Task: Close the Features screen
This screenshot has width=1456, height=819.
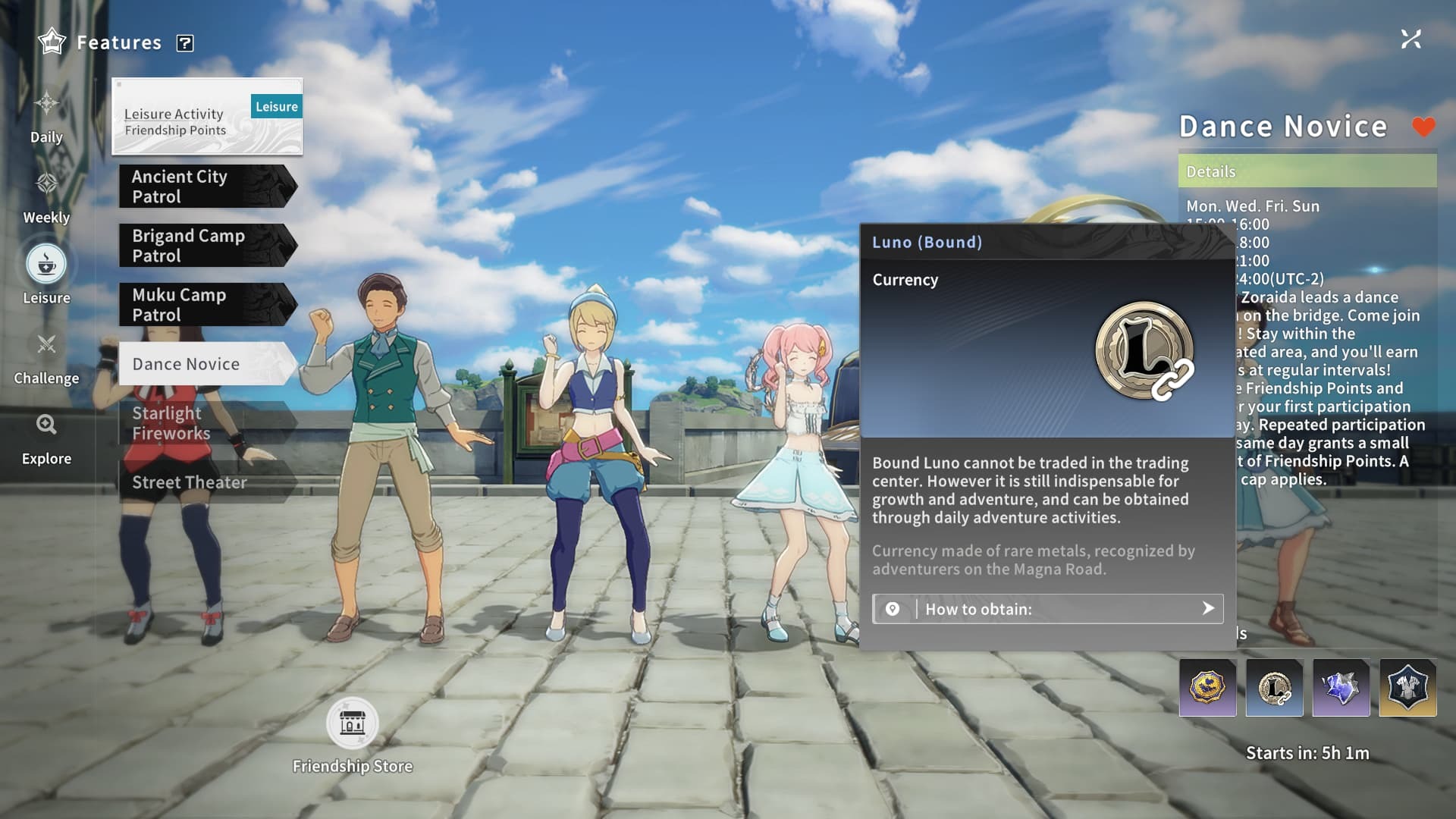Action: [x=1410, y=39]
